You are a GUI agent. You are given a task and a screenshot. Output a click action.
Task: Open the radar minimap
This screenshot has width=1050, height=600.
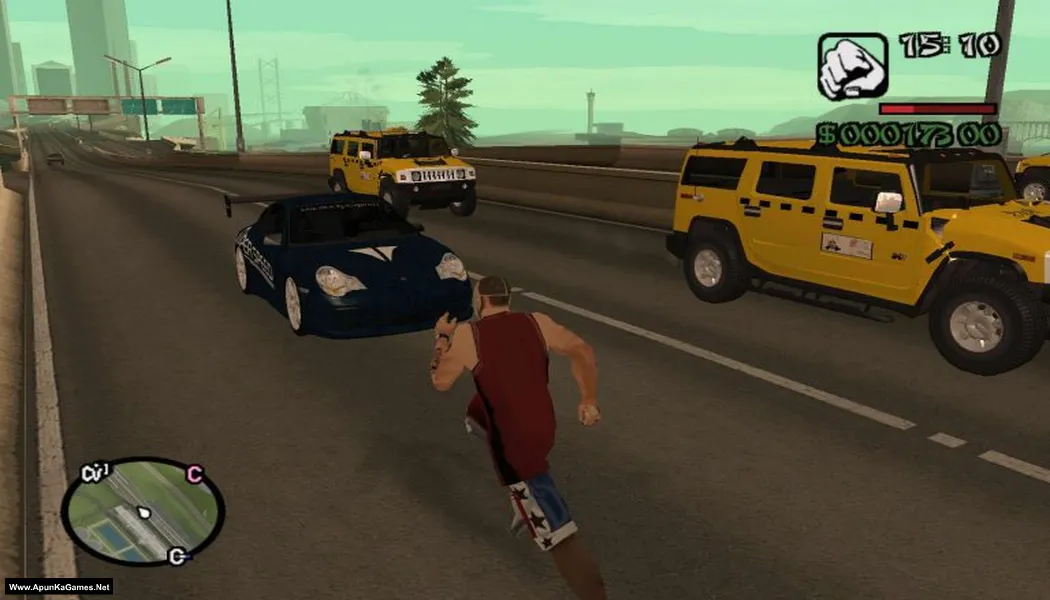click(x=142, y=512)
